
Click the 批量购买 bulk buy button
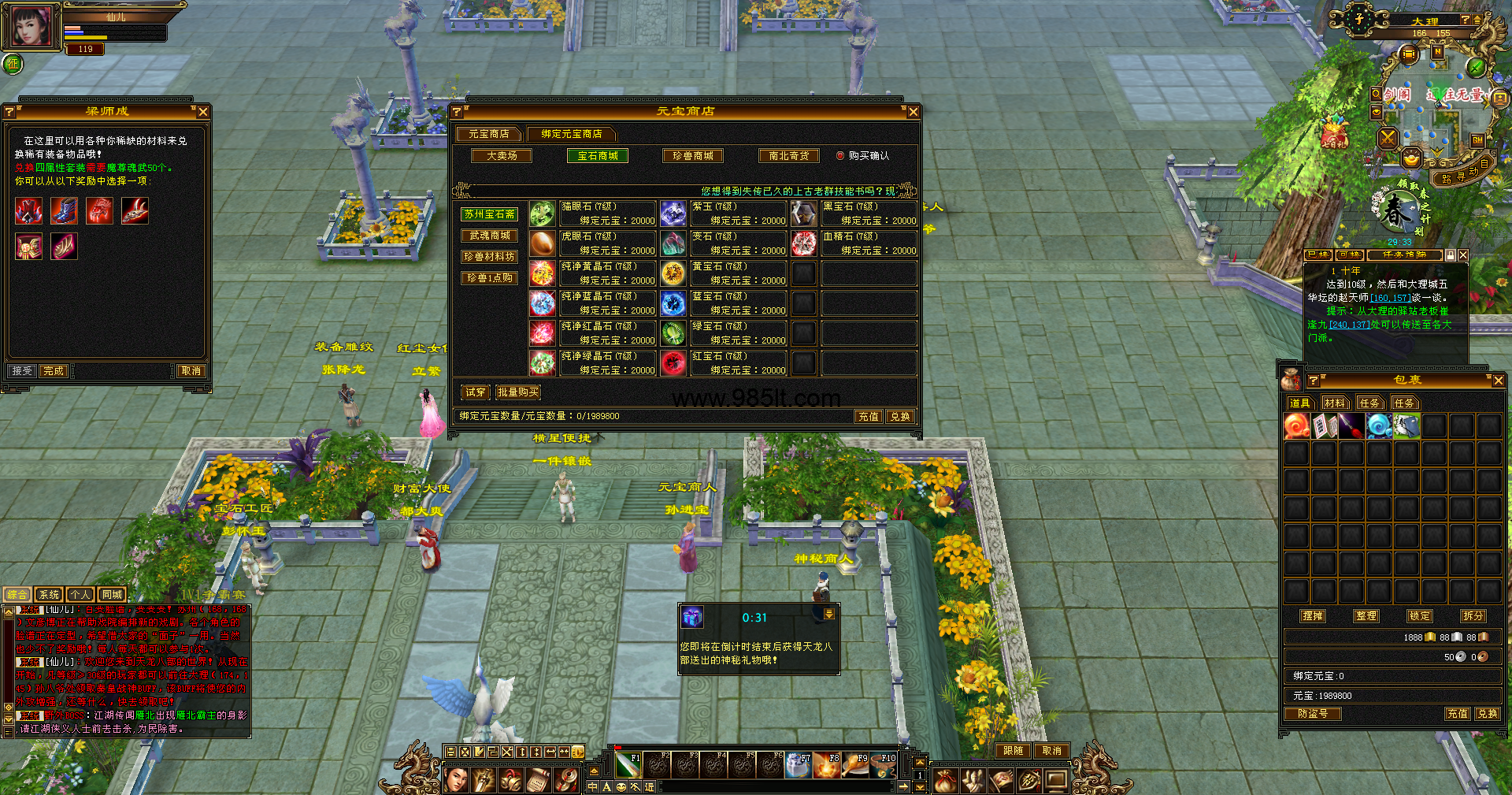tap(518, 392)
